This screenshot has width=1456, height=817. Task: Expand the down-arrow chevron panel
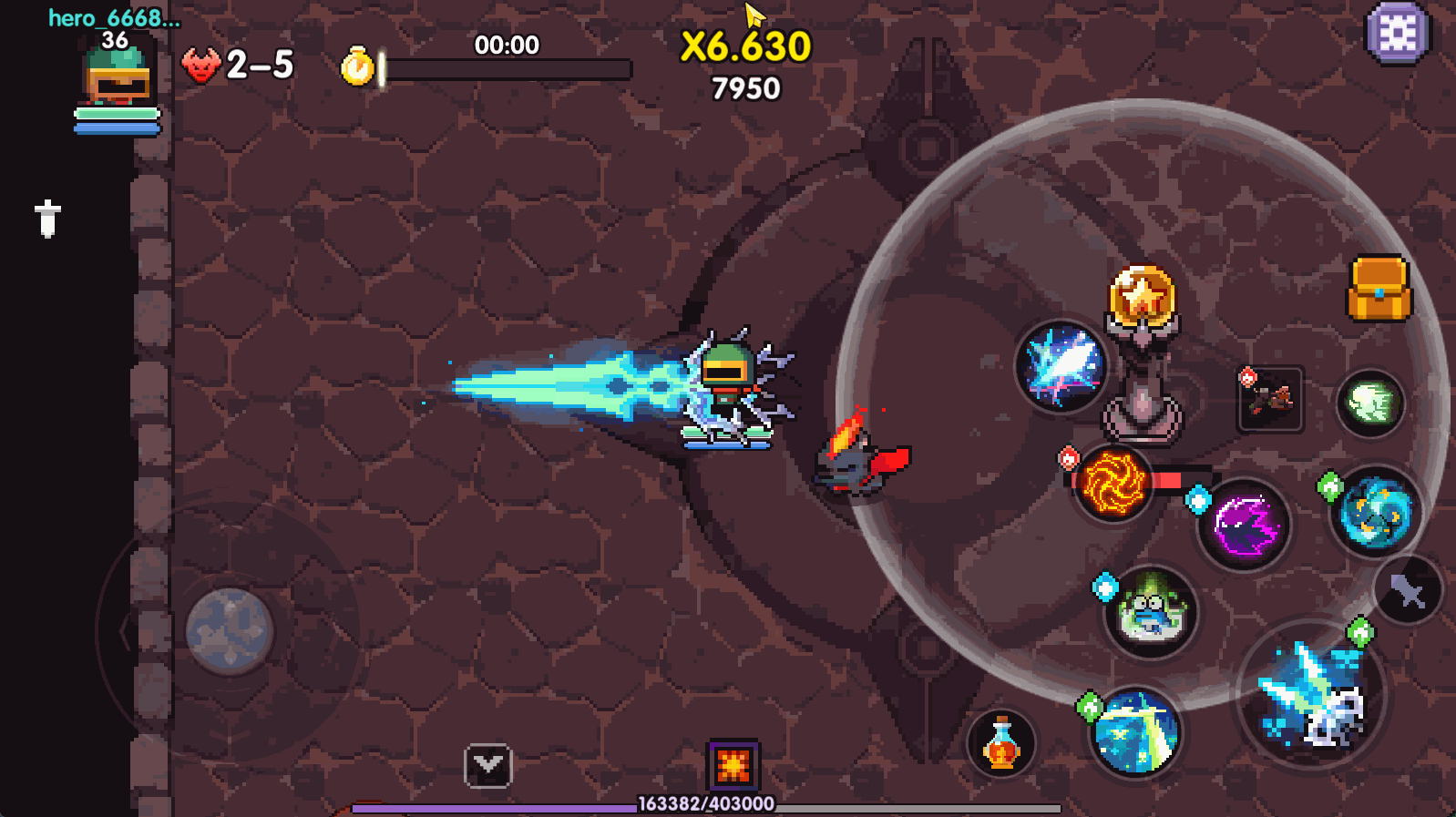[x=488, y=766]
